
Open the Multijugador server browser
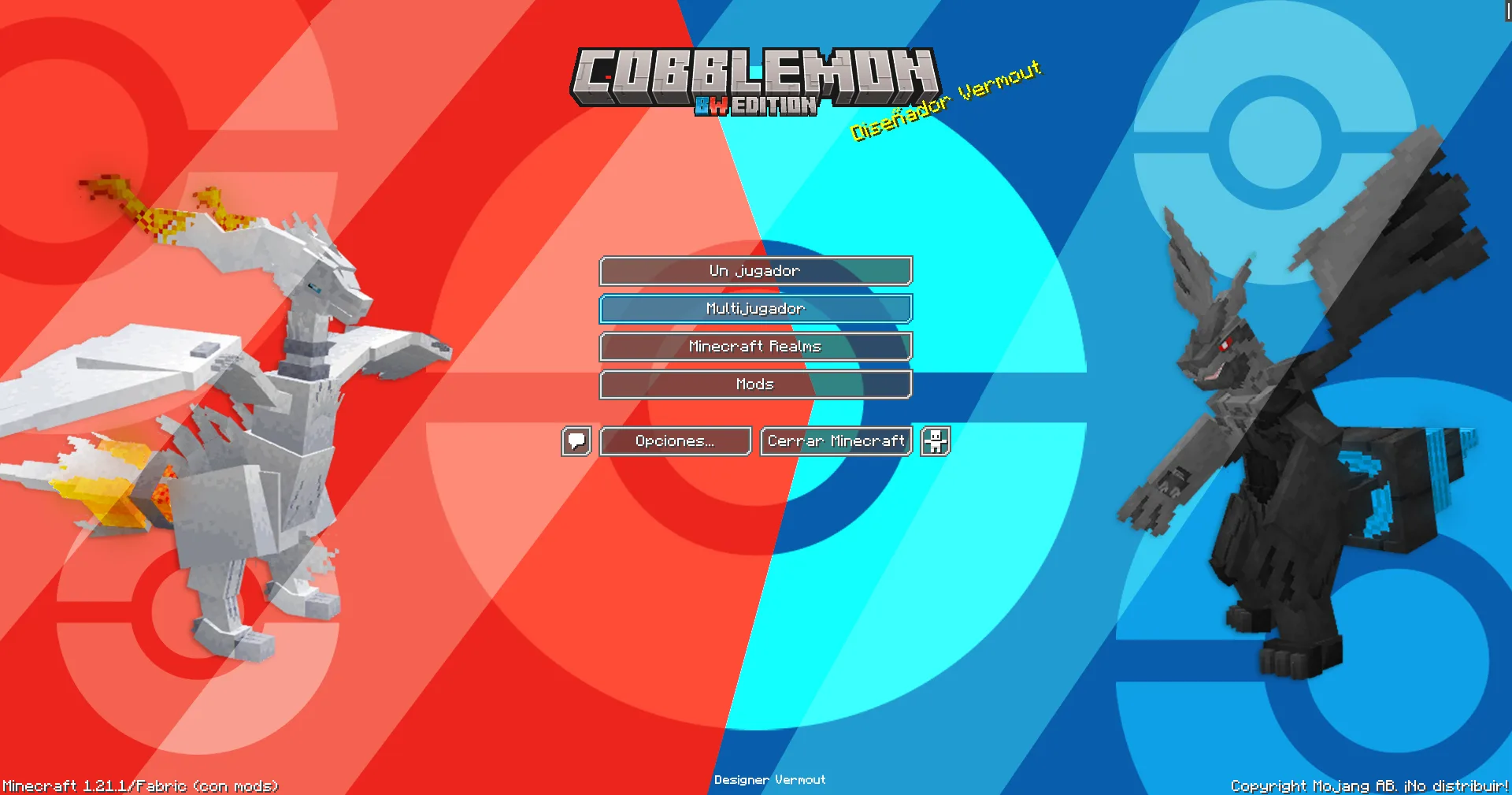[x=755, y=309]
